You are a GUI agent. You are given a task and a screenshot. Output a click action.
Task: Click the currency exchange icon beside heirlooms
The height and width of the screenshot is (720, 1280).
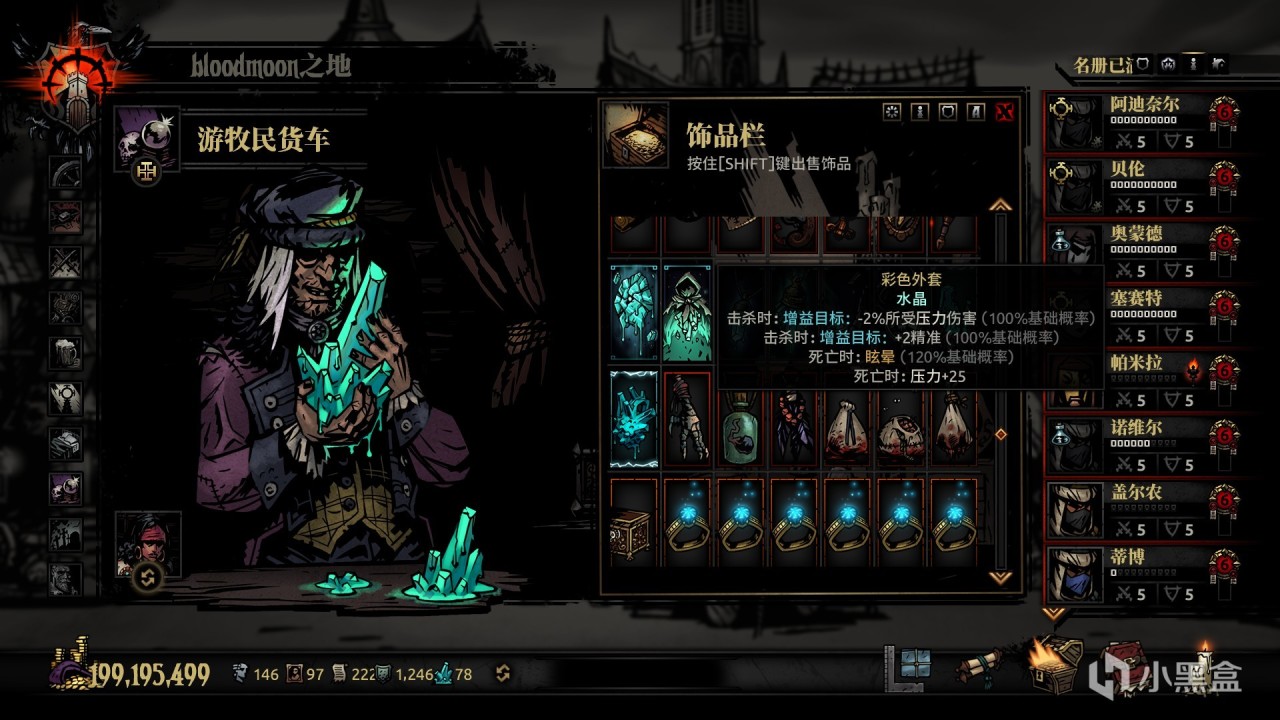(x=502, y=673)
